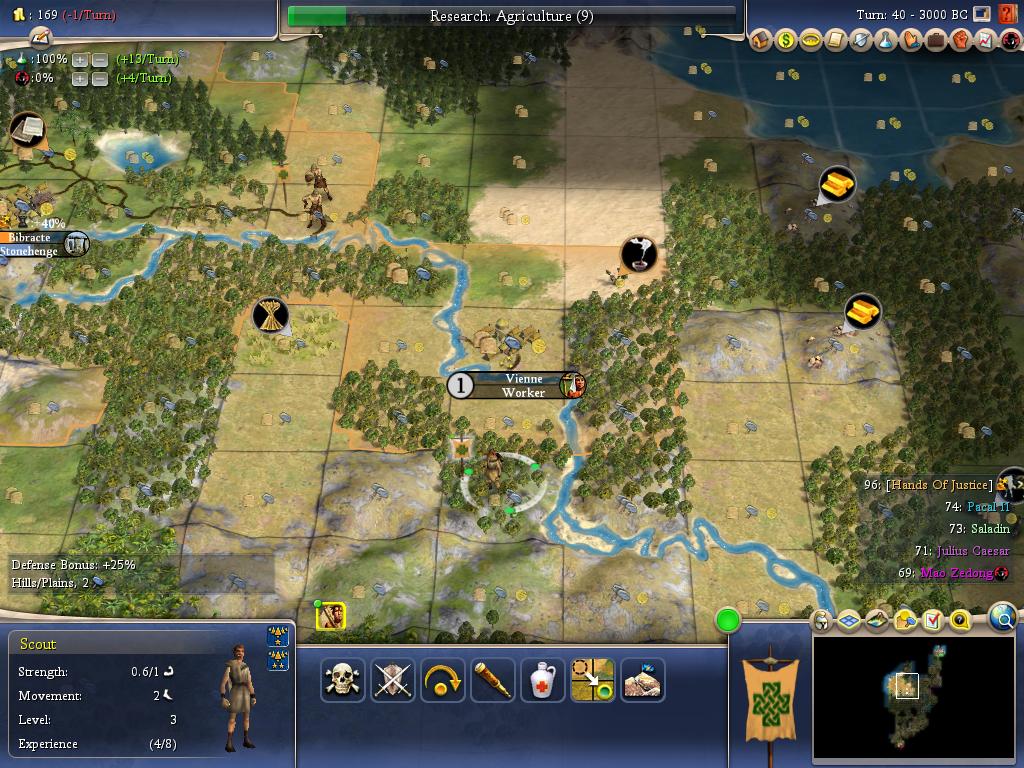This screenshot has height=768, width=1024.
Task: Open the Financial Advisor dollar icon
Action: point(786,41)
